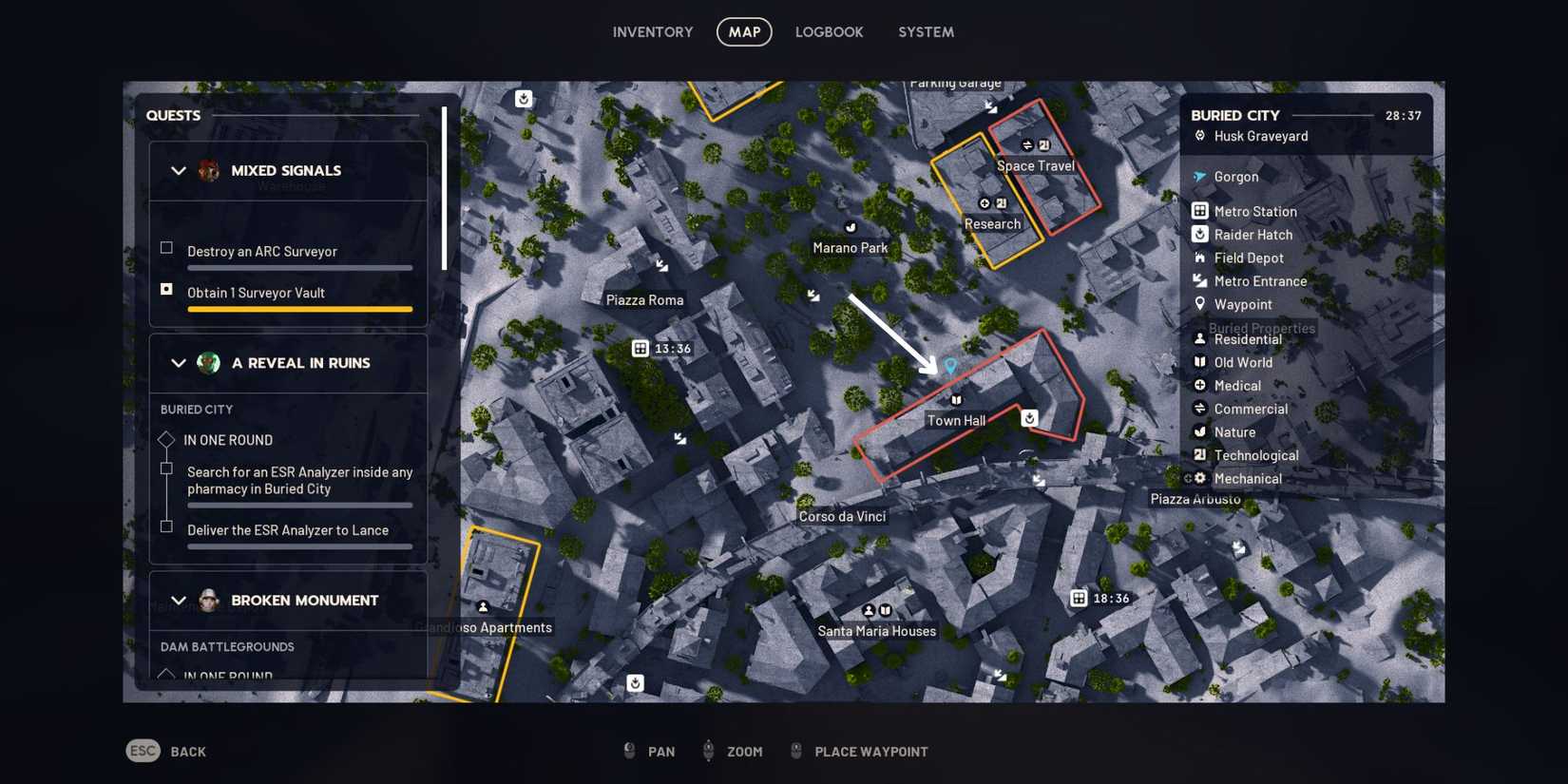Open the Logbook screen
This screenshot has height=784, width=1568.
tap(829, 31)
